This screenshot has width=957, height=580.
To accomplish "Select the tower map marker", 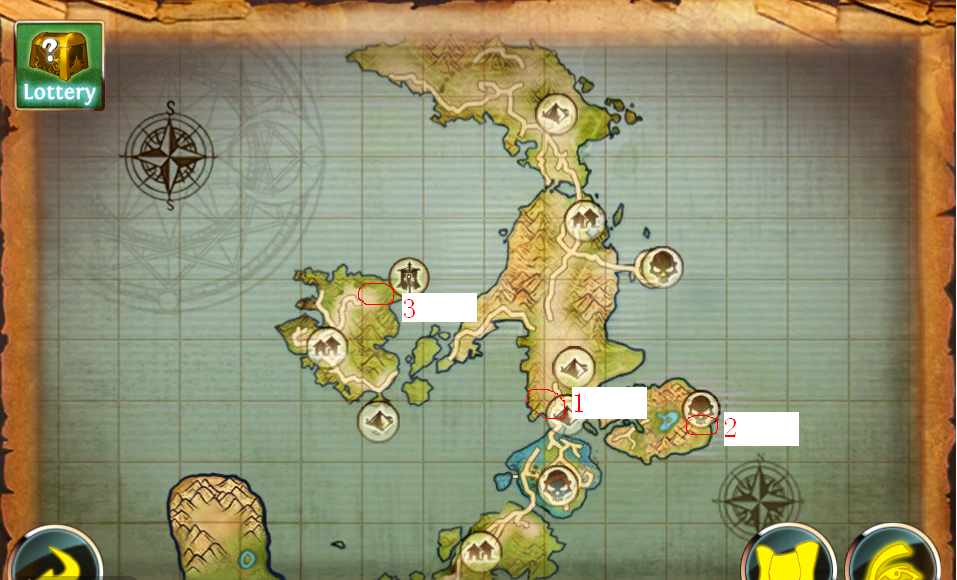I will pos(408,277).
